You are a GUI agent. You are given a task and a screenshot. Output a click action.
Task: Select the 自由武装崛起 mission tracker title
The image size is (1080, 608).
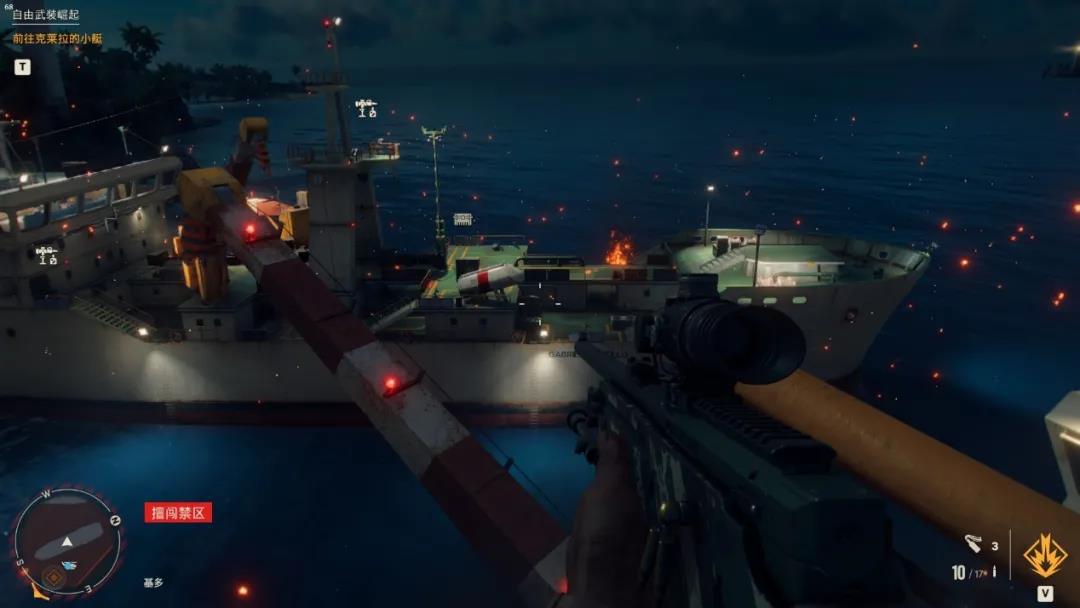(x=45, y=16)
